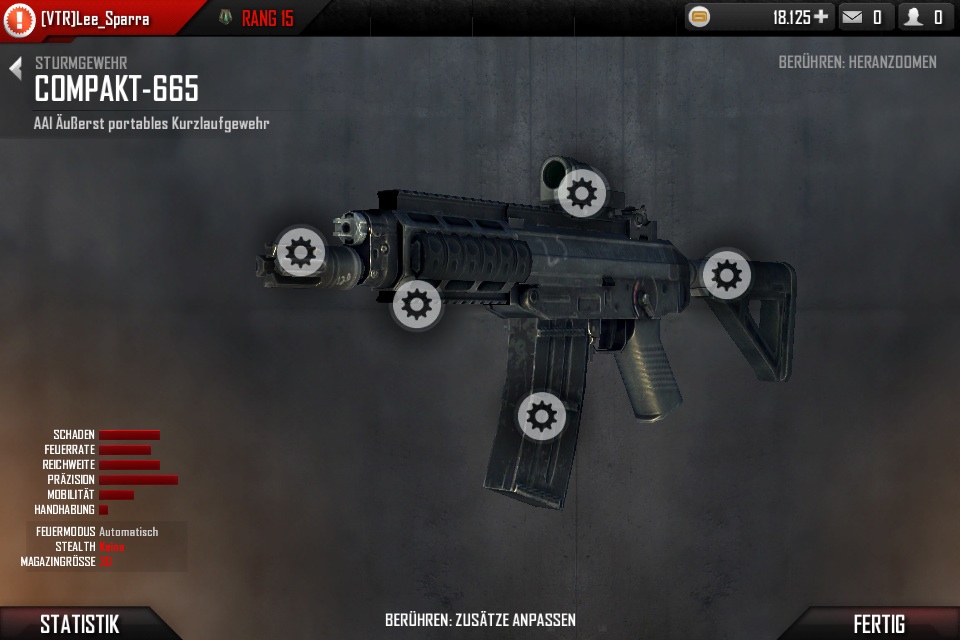Screen dimensions: 960x640
Task: Customize the stock attachment gear
Action: [x=726, y=274]
